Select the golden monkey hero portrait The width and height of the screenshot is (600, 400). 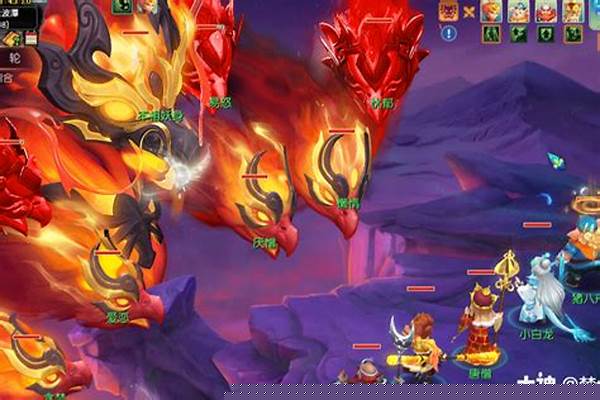573,11
